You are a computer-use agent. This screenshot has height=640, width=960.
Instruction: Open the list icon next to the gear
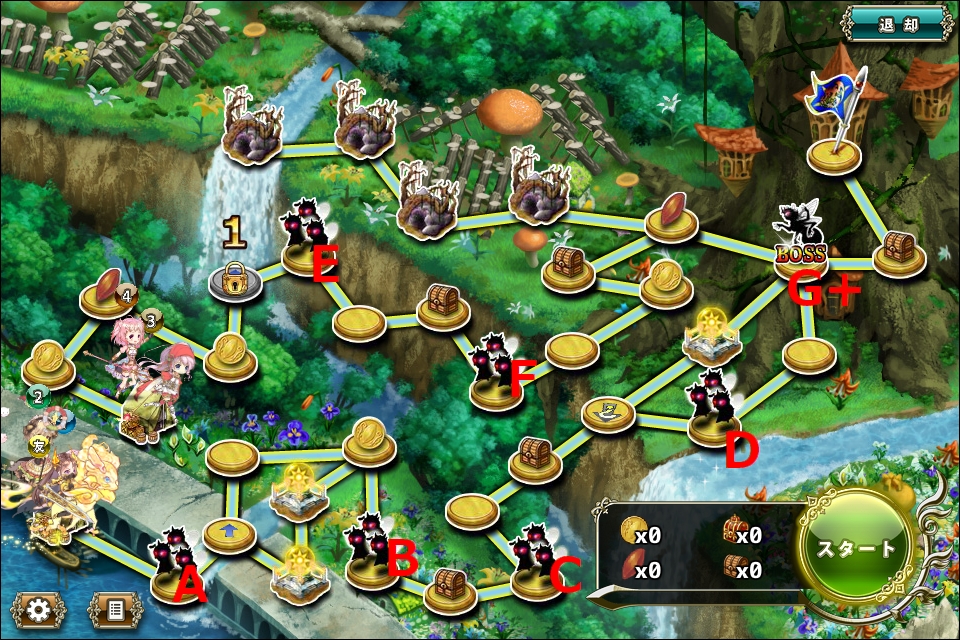(x=115, y=608)
